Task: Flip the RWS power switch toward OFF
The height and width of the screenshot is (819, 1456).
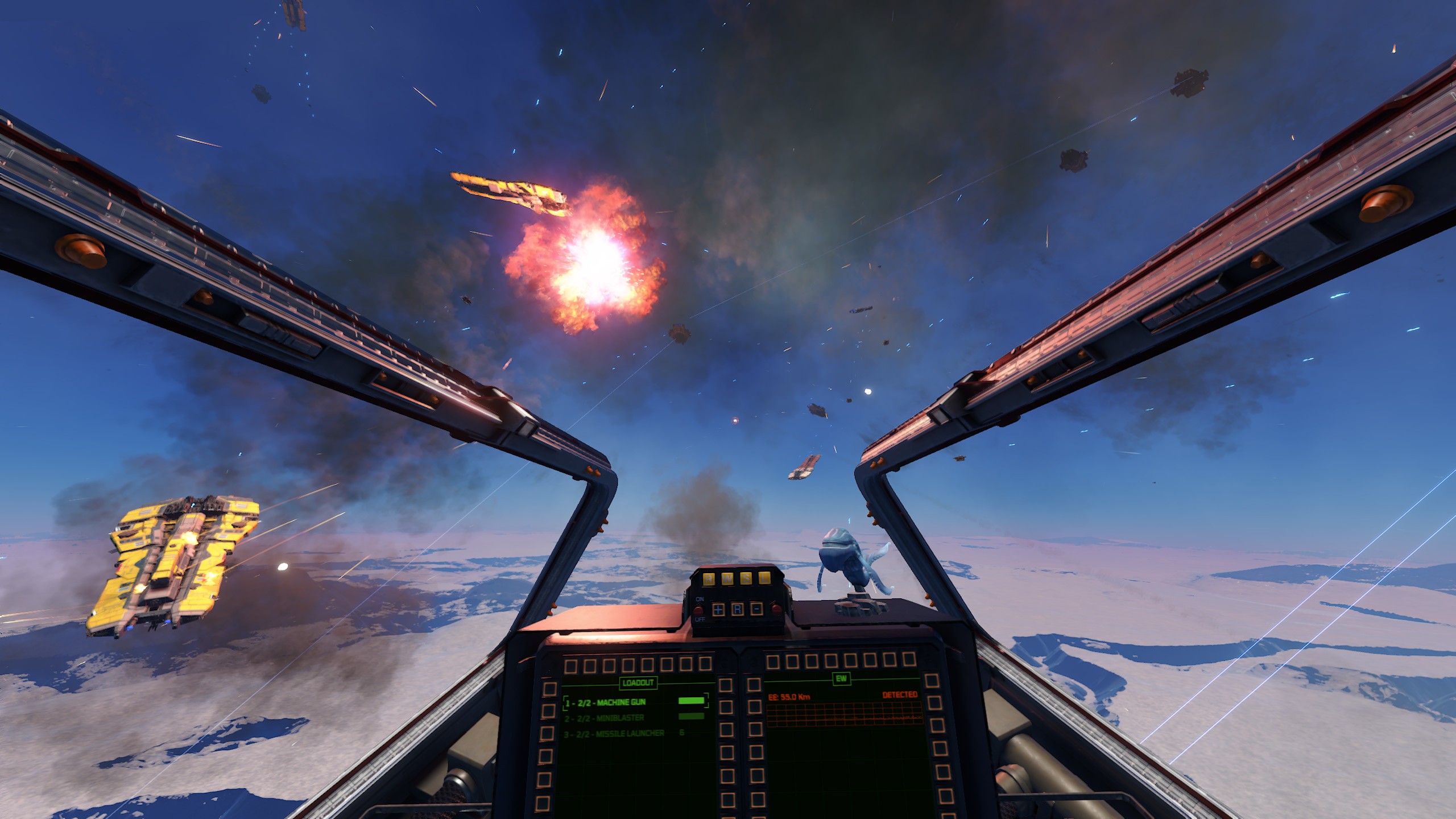Action: click(x=698, y=610)
